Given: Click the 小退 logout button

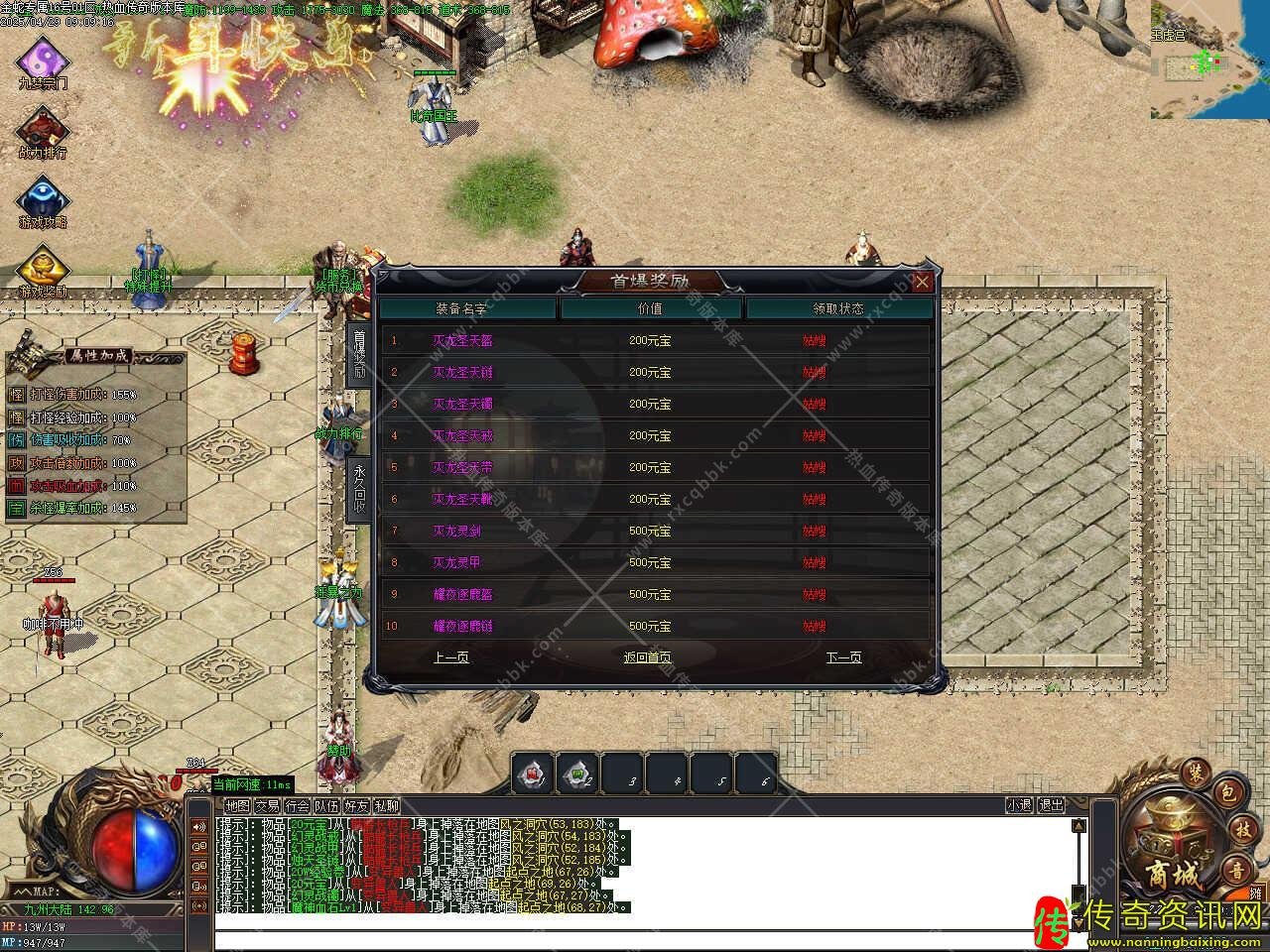Looking at the screenshot, I should (1019, 805).
